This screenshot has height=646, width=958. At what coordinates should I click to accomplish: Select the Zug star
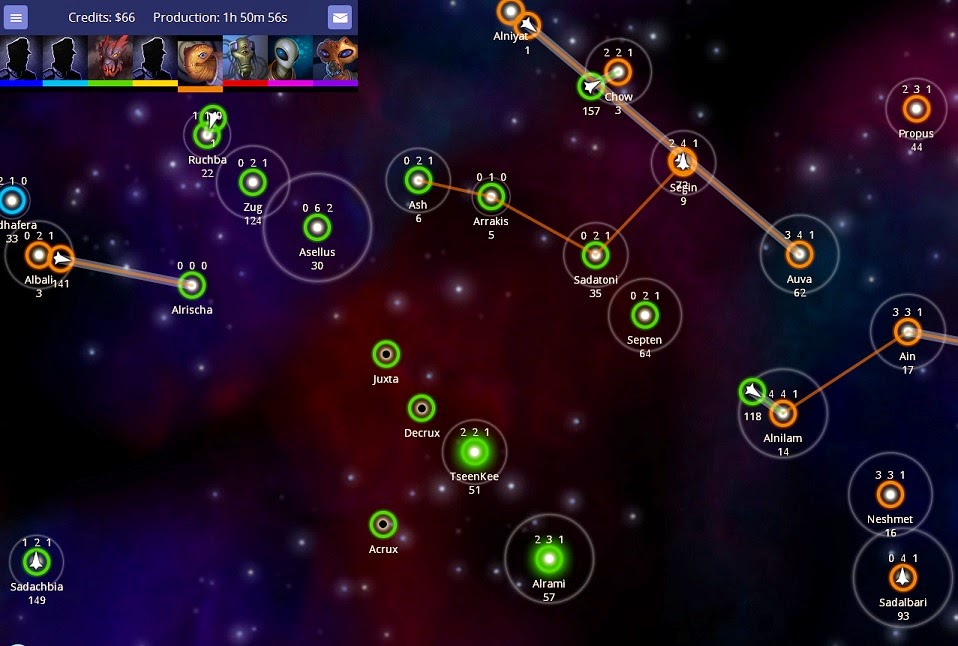point(253,182)
